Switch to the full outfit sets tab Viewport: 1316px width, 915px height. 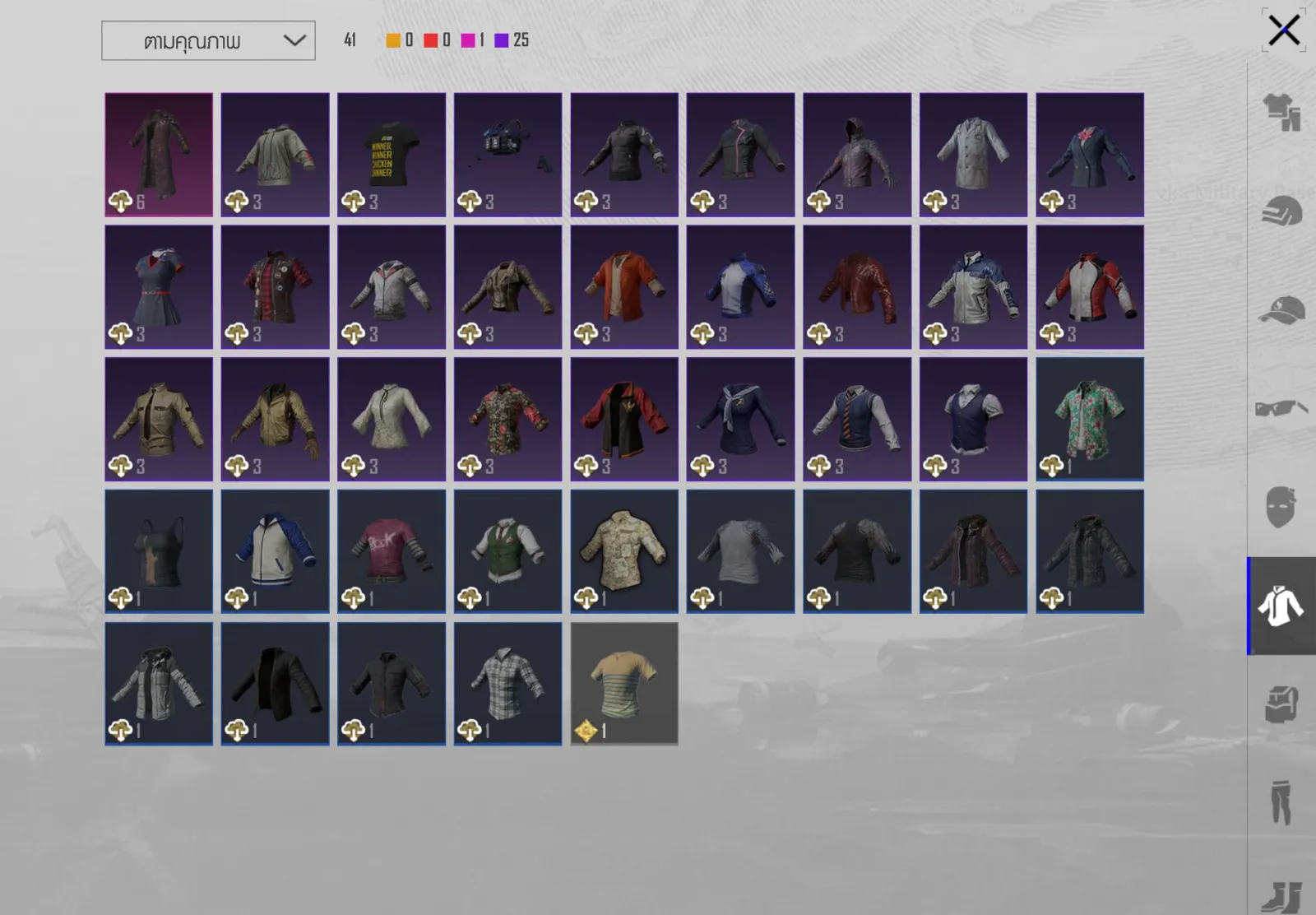pos(1281,112)
